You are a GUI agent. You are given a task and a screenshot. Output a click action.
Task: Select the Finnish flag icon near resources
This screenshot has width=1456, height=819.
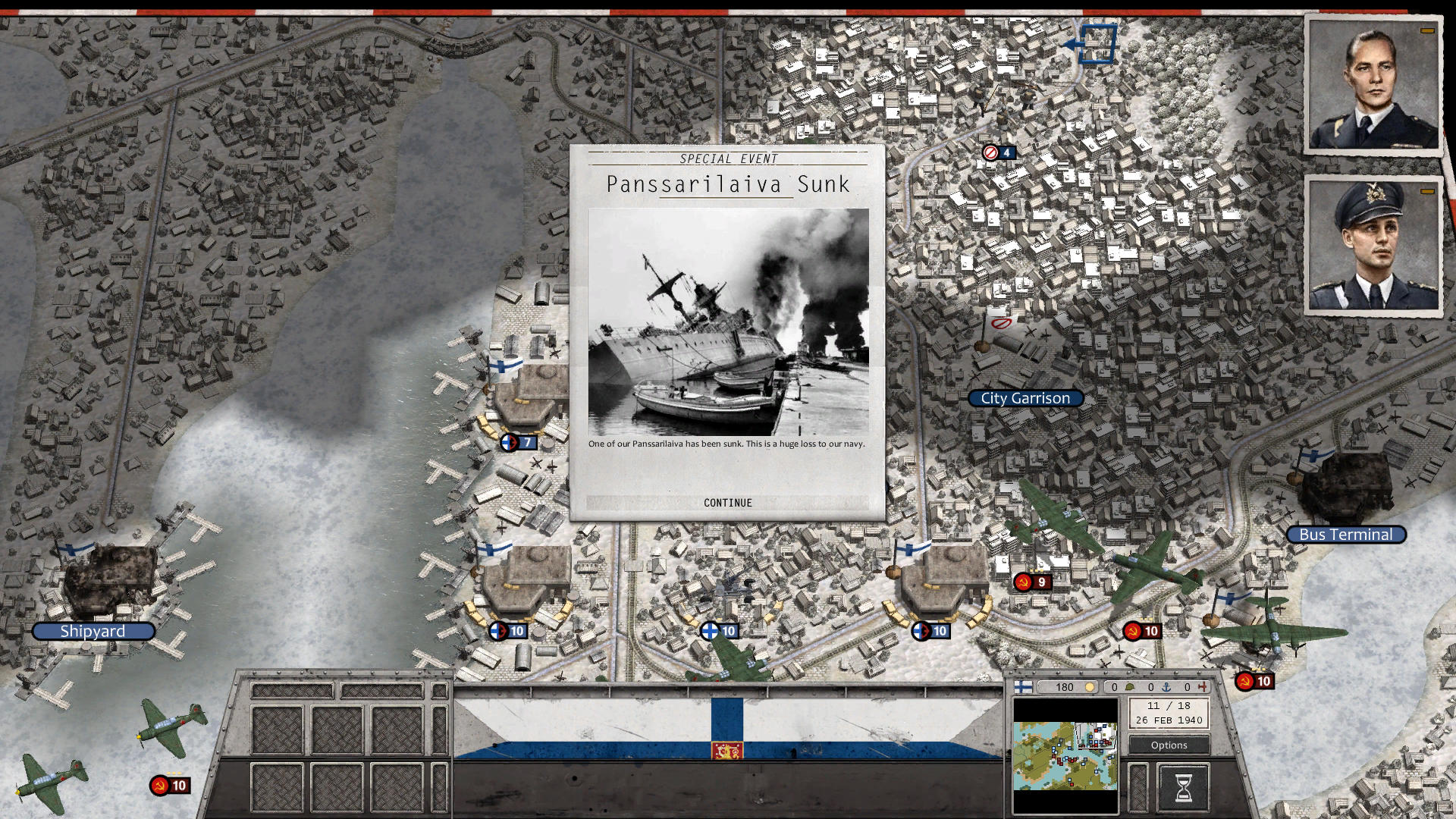(1024, 686)
